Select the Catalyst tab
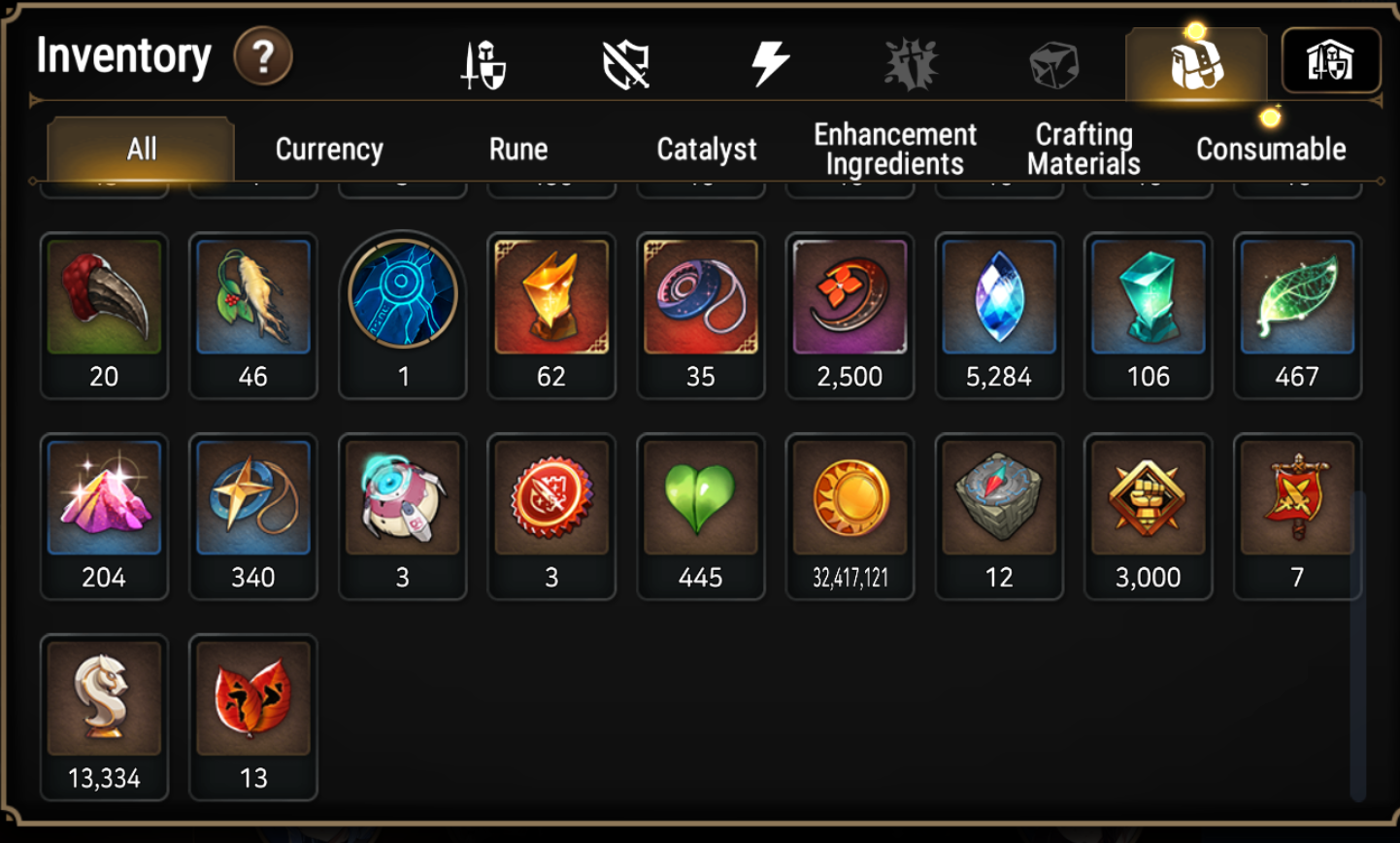The height and width of the screenshot is (843, 1400). [706, 149]
